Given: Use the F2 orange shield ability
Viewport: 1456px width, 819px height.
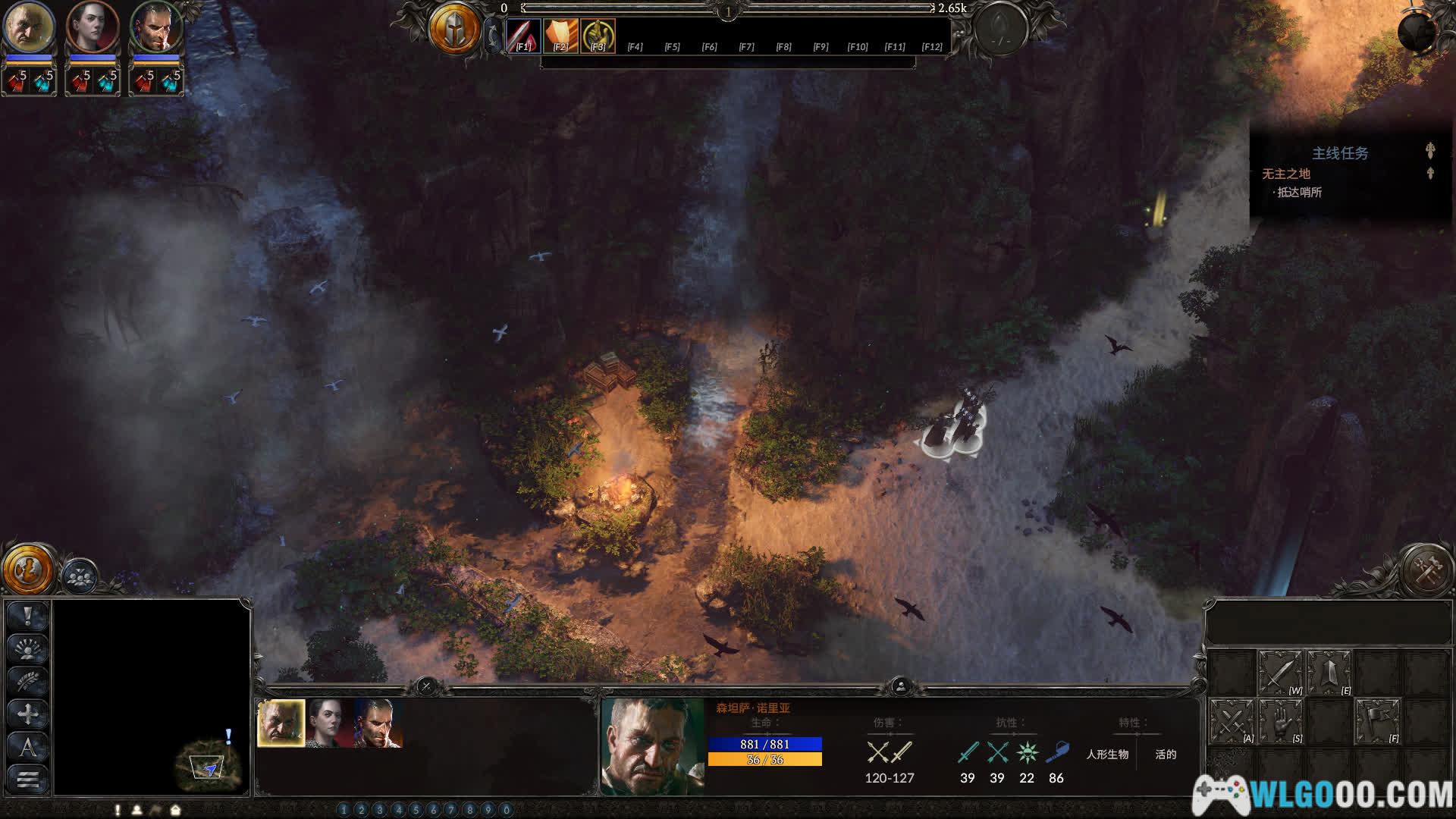Looking at the screenshot, I should point(560,35).
